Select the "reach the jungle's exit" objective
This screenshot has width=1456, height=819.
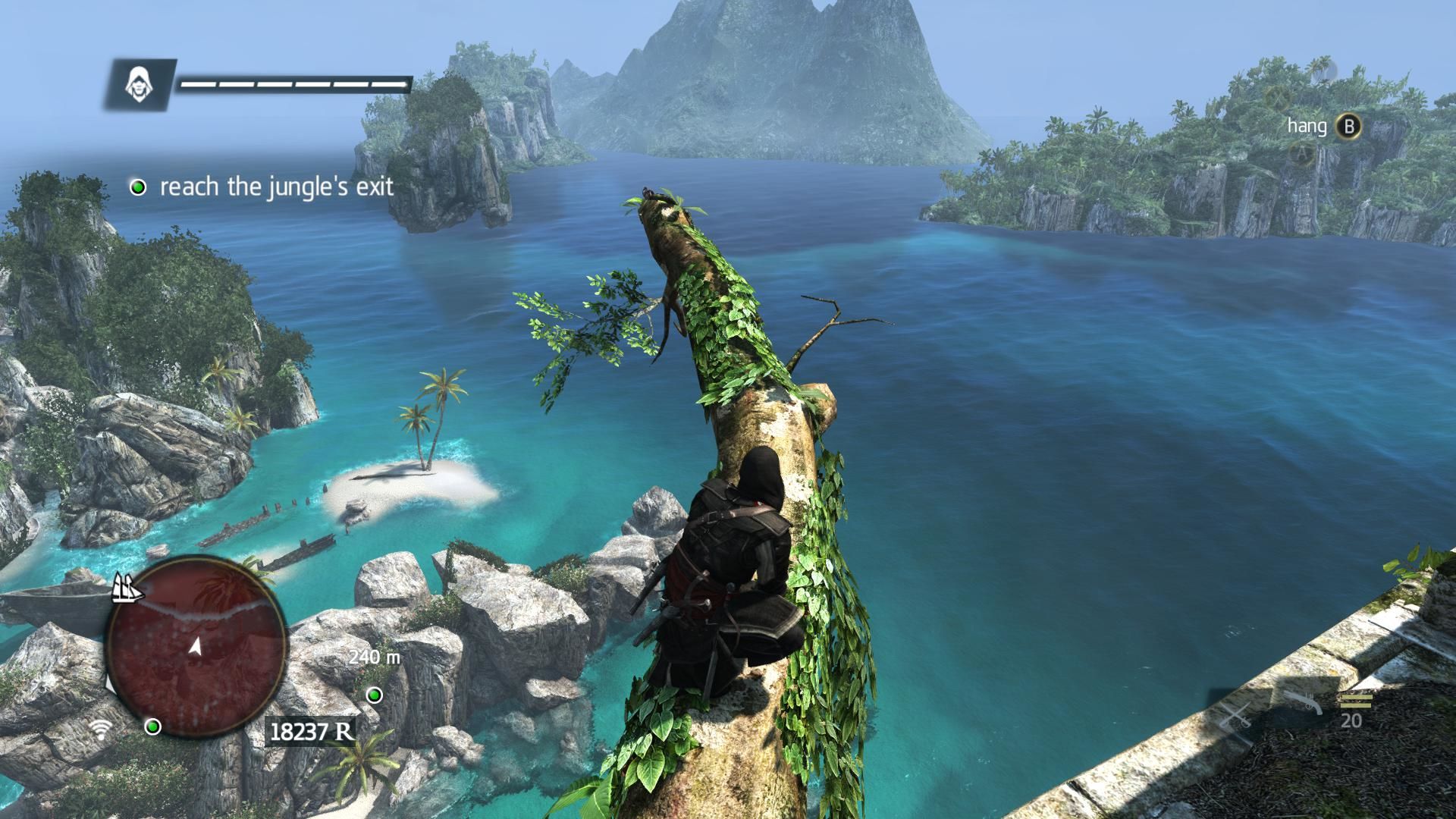click(x=276, y=187)
